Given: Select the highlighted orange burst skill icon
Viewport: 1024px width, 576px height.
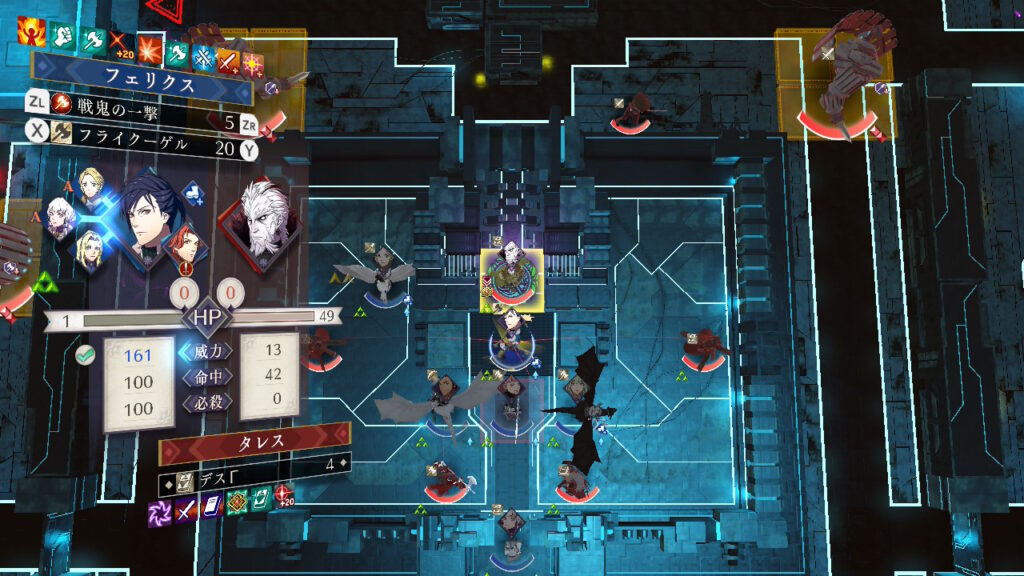Looking at the screenshot, I should pos(151,47).
